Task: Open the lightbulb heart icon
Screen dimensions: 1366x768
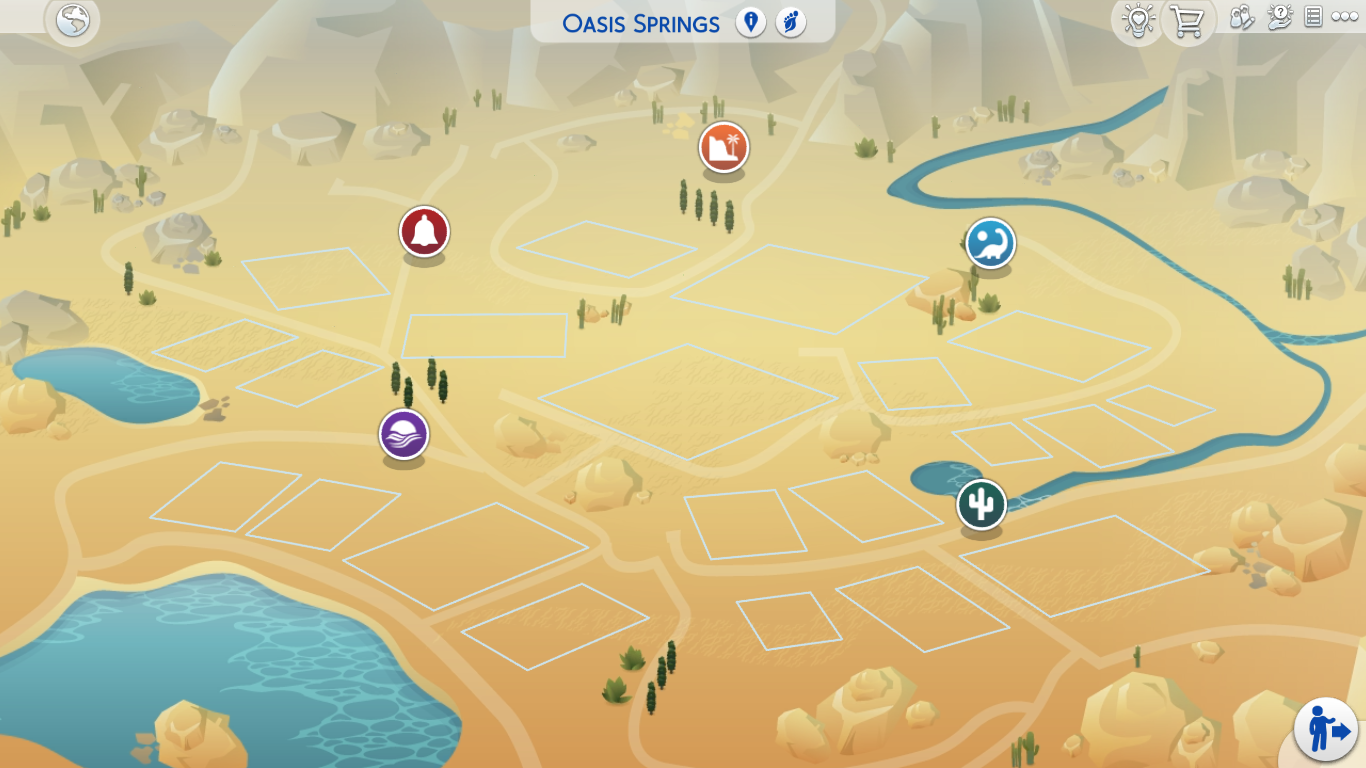Action: [1137, 21]
